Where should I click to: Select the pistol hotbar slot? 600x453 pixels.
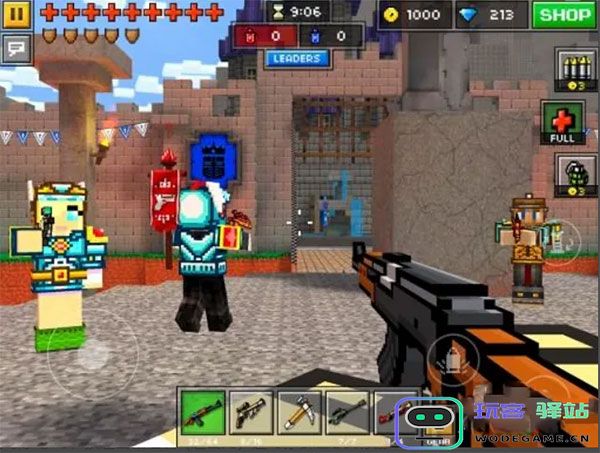coord(249,412)
